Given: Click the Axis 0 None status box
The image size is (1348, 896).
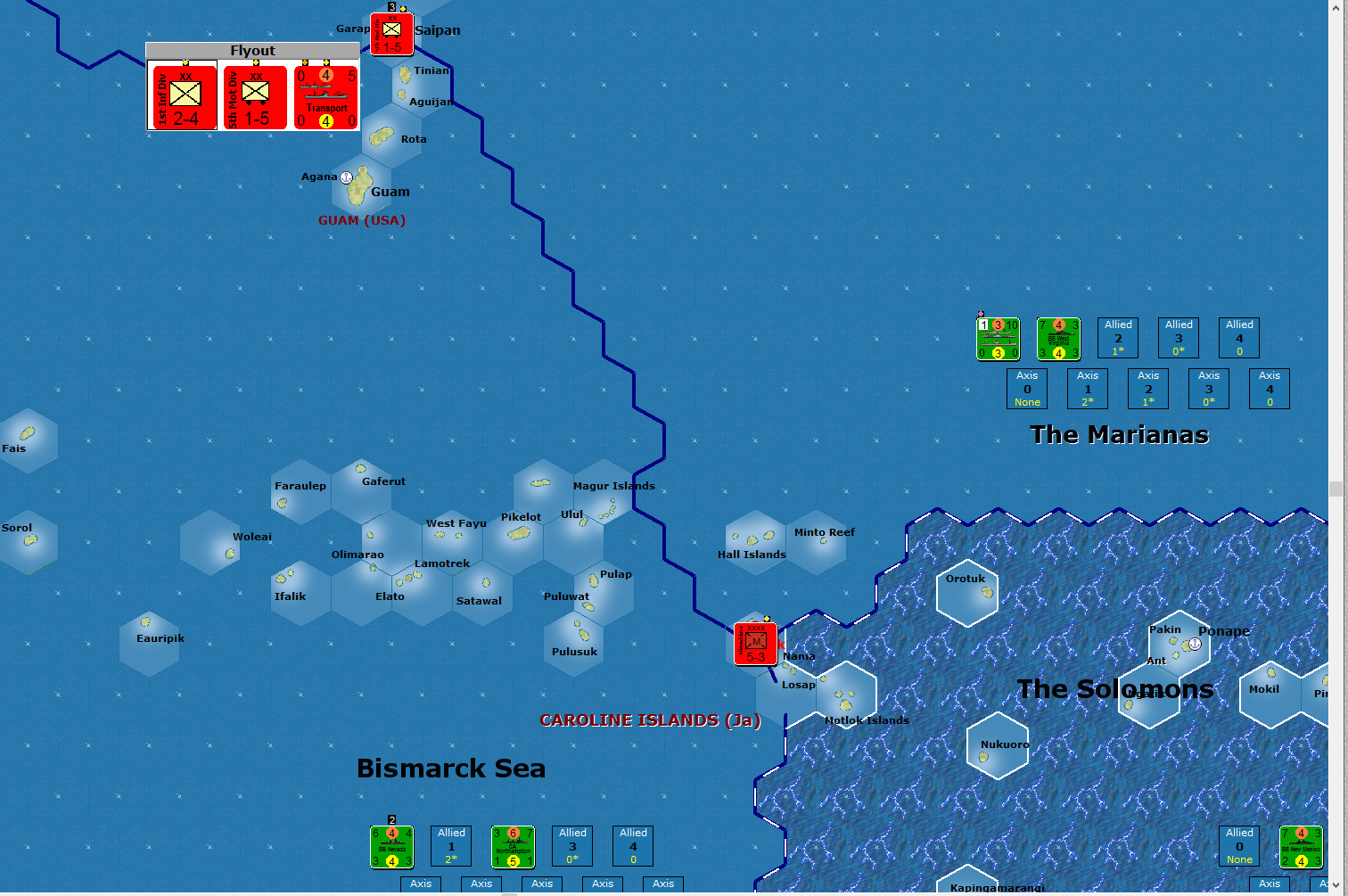Looking at the screenshot, I should tap(1026, 388).
